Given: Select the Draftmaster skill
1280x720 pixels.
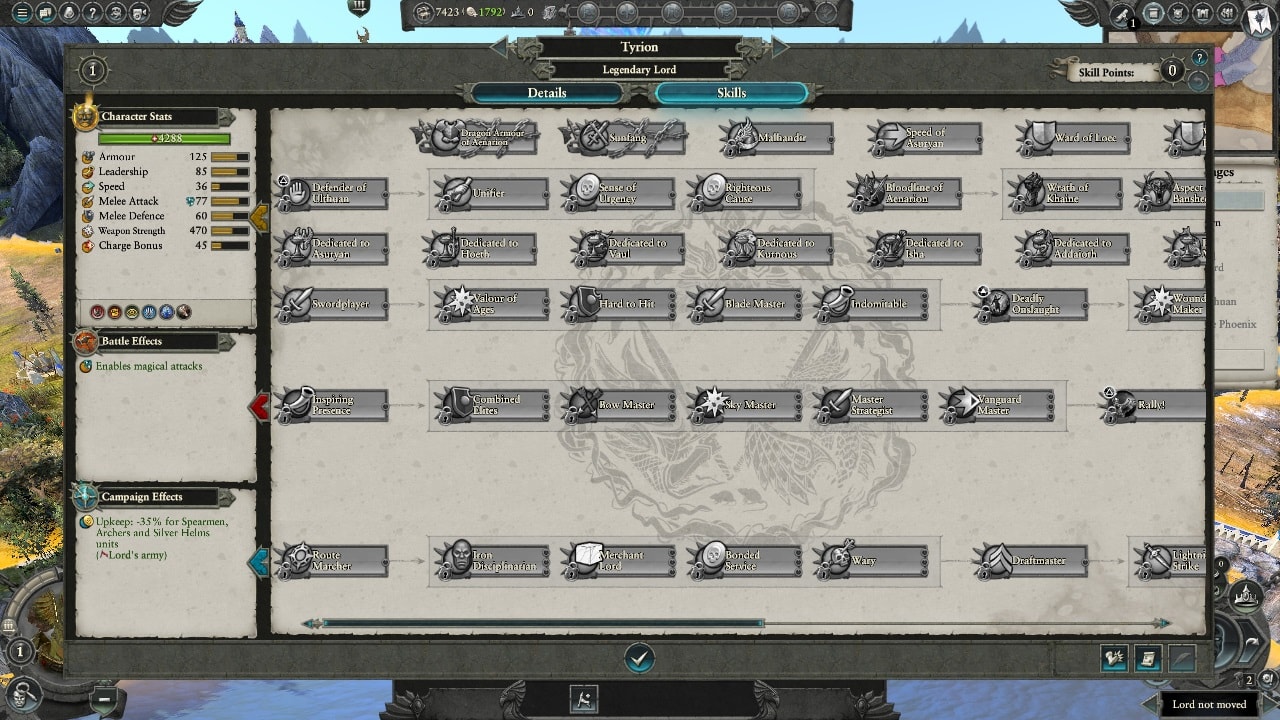Looking at the screenshot, I should pyautogui.click(x=1031, y=561).
